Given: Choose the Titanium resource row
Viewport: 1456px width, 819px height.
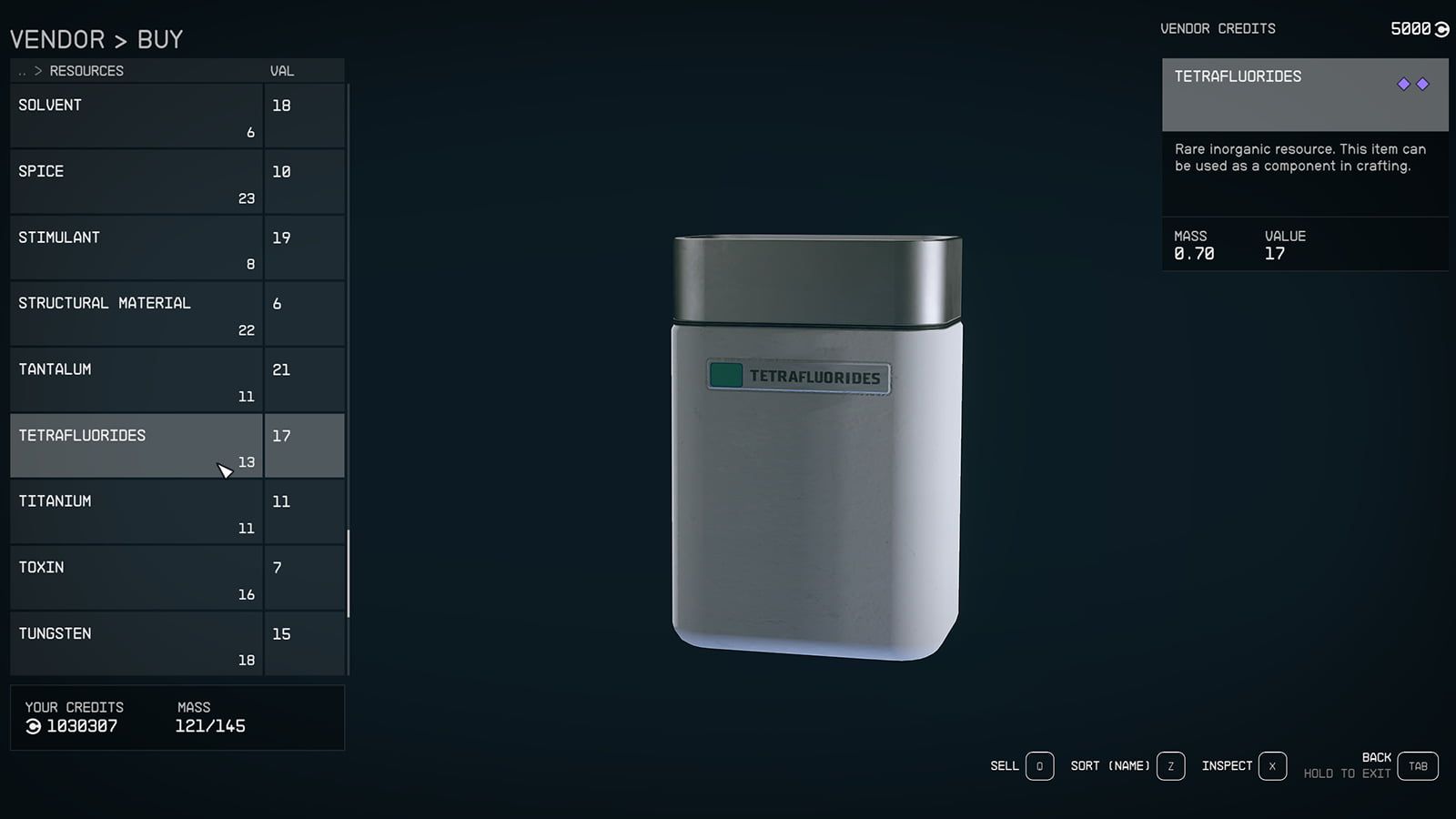Looking at the screenshot, I should [x=136, y=512].
